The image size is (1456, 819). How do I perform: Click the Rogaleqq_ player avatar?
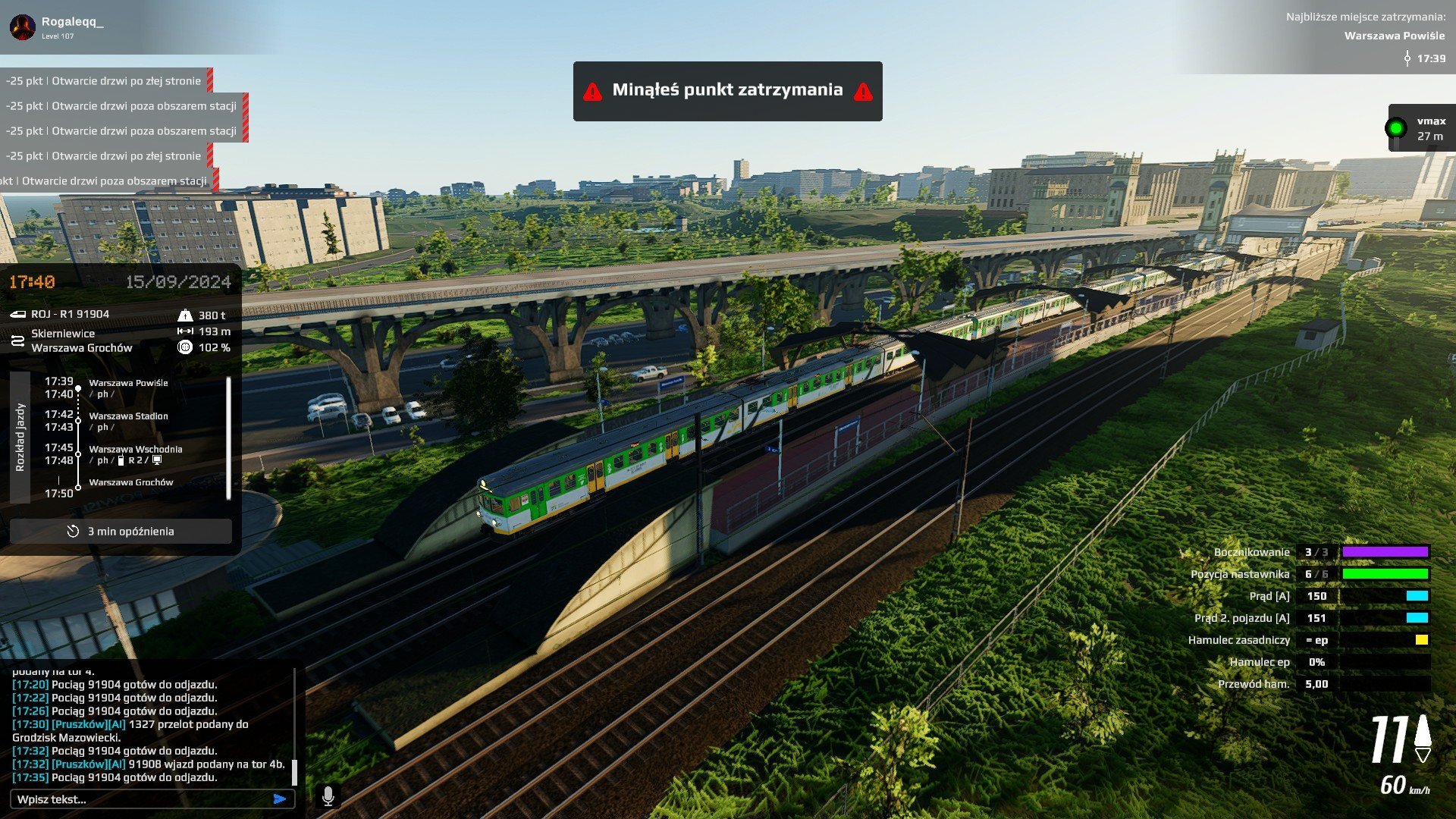click(x=23, y=27)
